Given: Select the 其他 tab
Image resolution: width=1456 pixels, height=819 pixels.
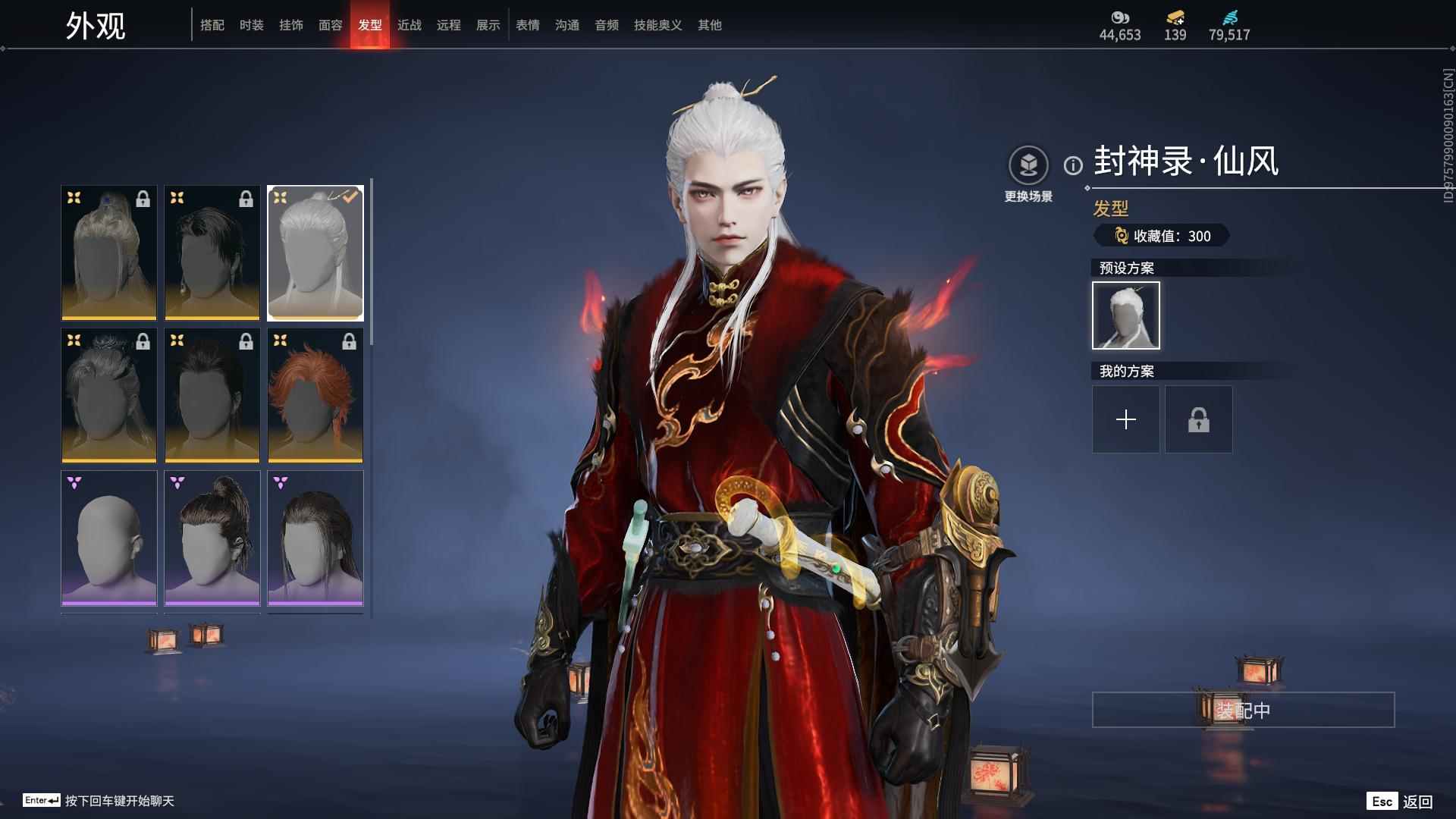Looking at the screenshot, I should (x=710, y=25).
